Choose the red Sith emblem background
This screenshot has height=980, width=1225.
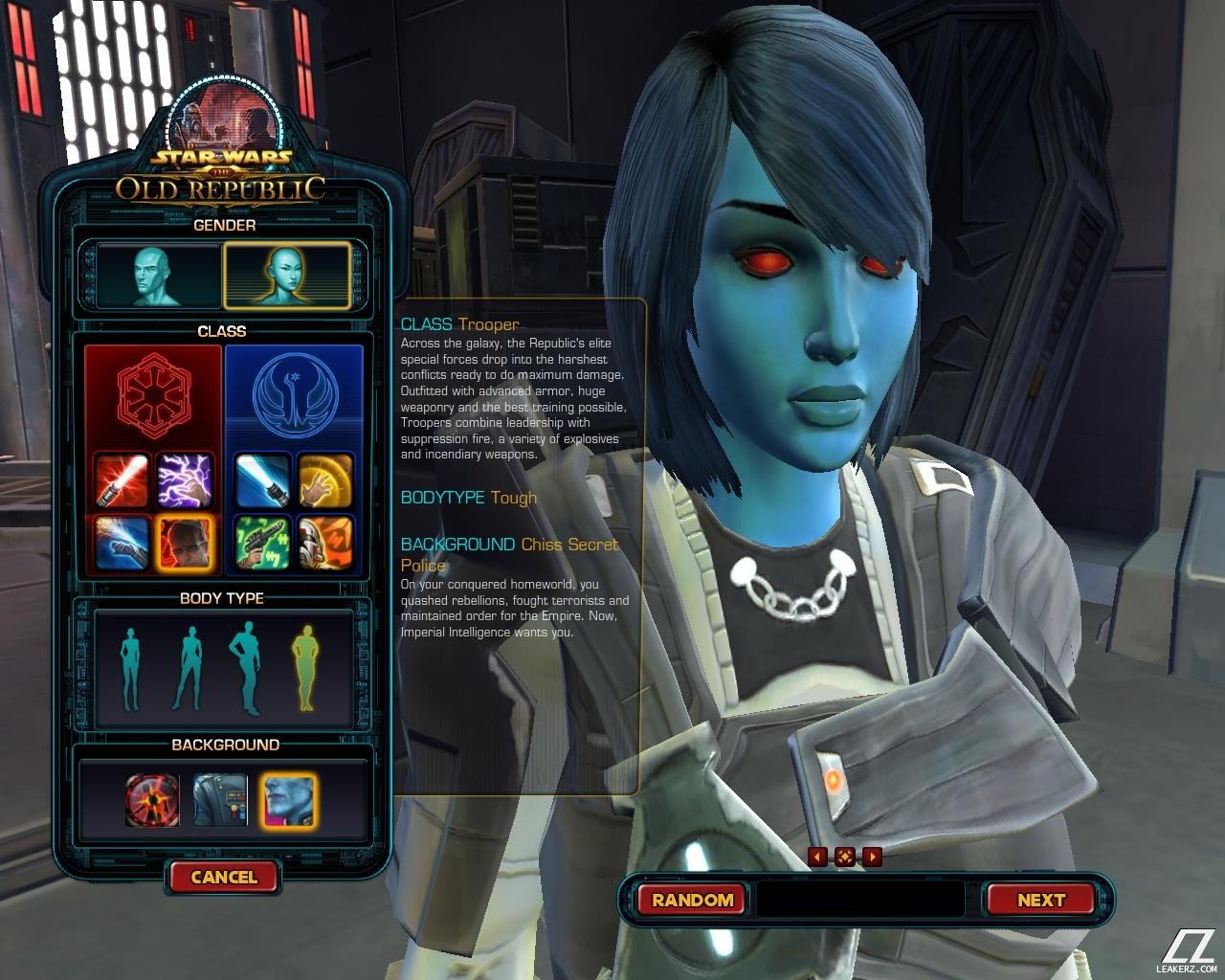(152, 800)
